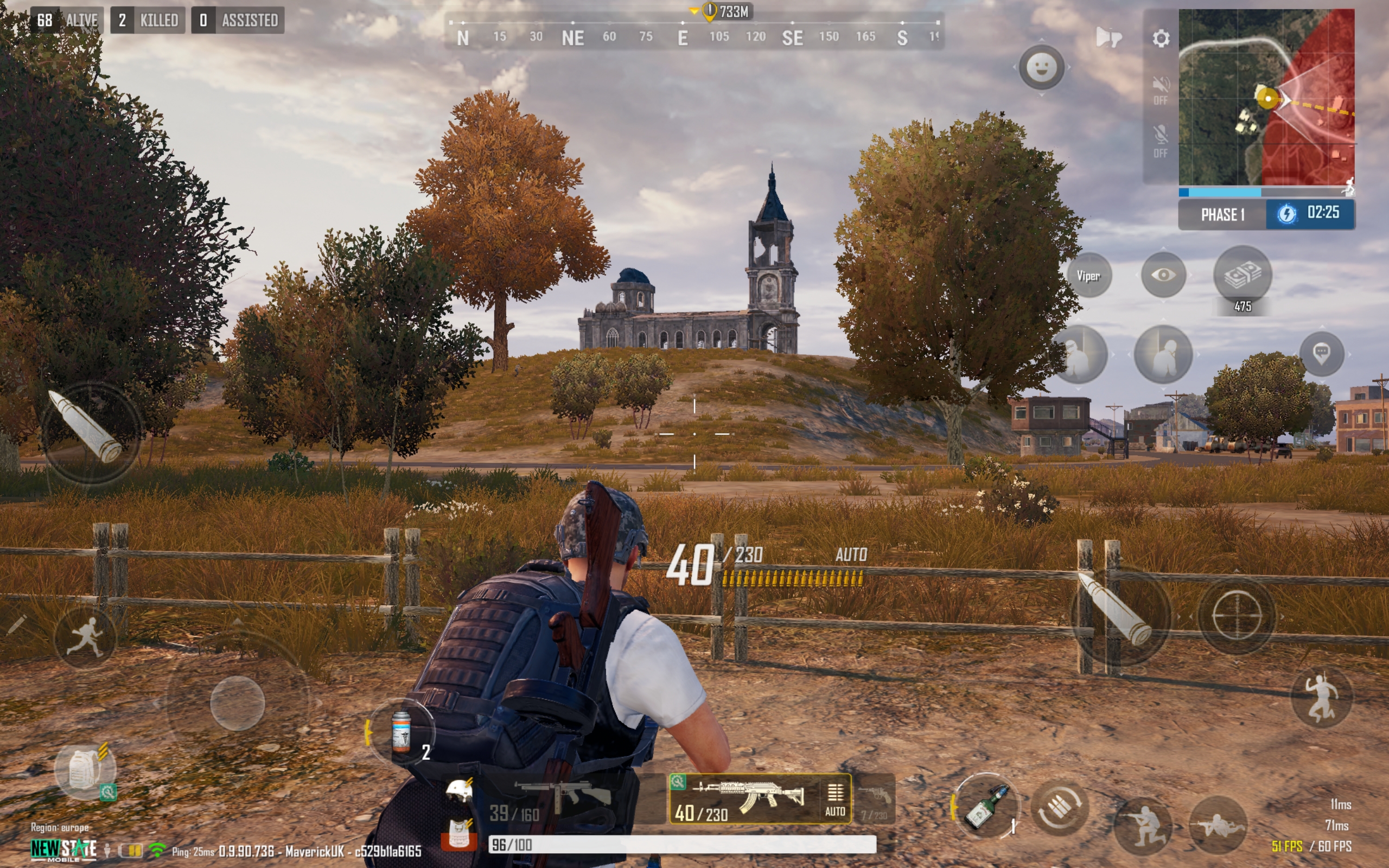Switch to the submachine gun with 39/160 ammo

554,799
